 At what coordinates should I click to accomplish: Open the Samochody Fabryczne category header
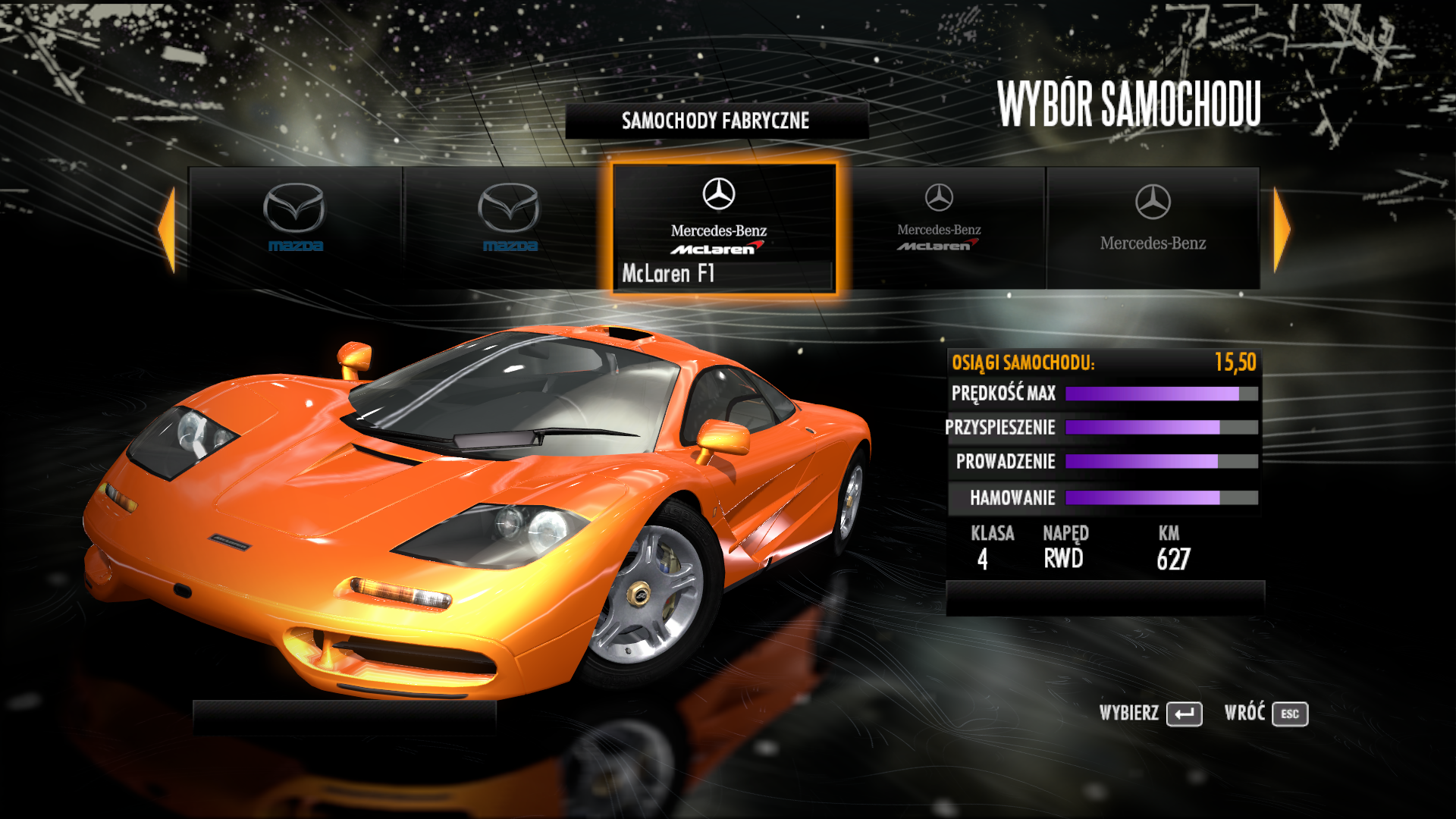pos(716,121)
